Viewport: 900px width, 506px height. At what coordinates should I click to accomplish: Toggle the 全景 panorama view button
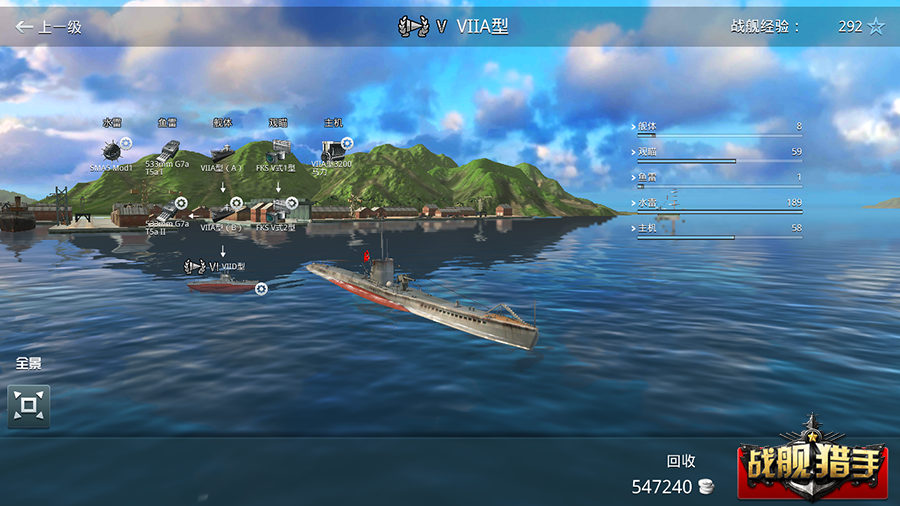click(x=29, y=406)
